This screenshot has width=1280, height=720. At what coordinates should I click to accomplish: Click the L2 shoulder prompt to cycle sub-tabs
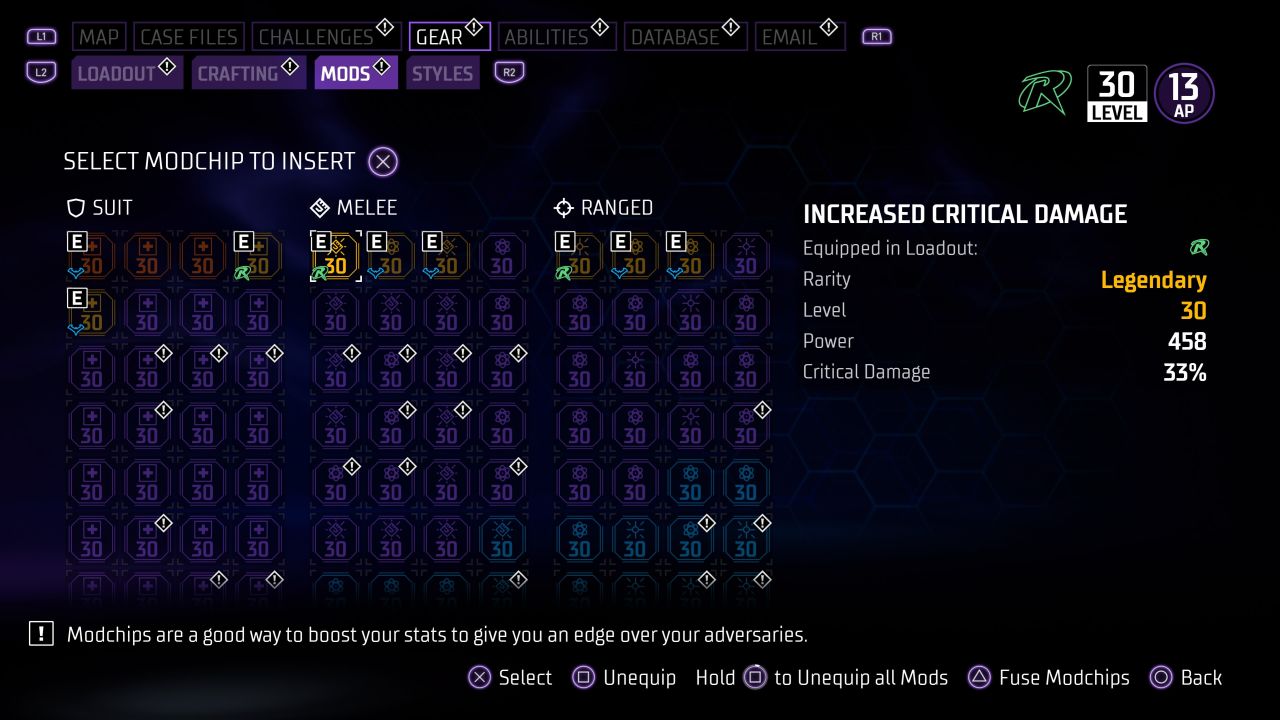coord(41,72)
